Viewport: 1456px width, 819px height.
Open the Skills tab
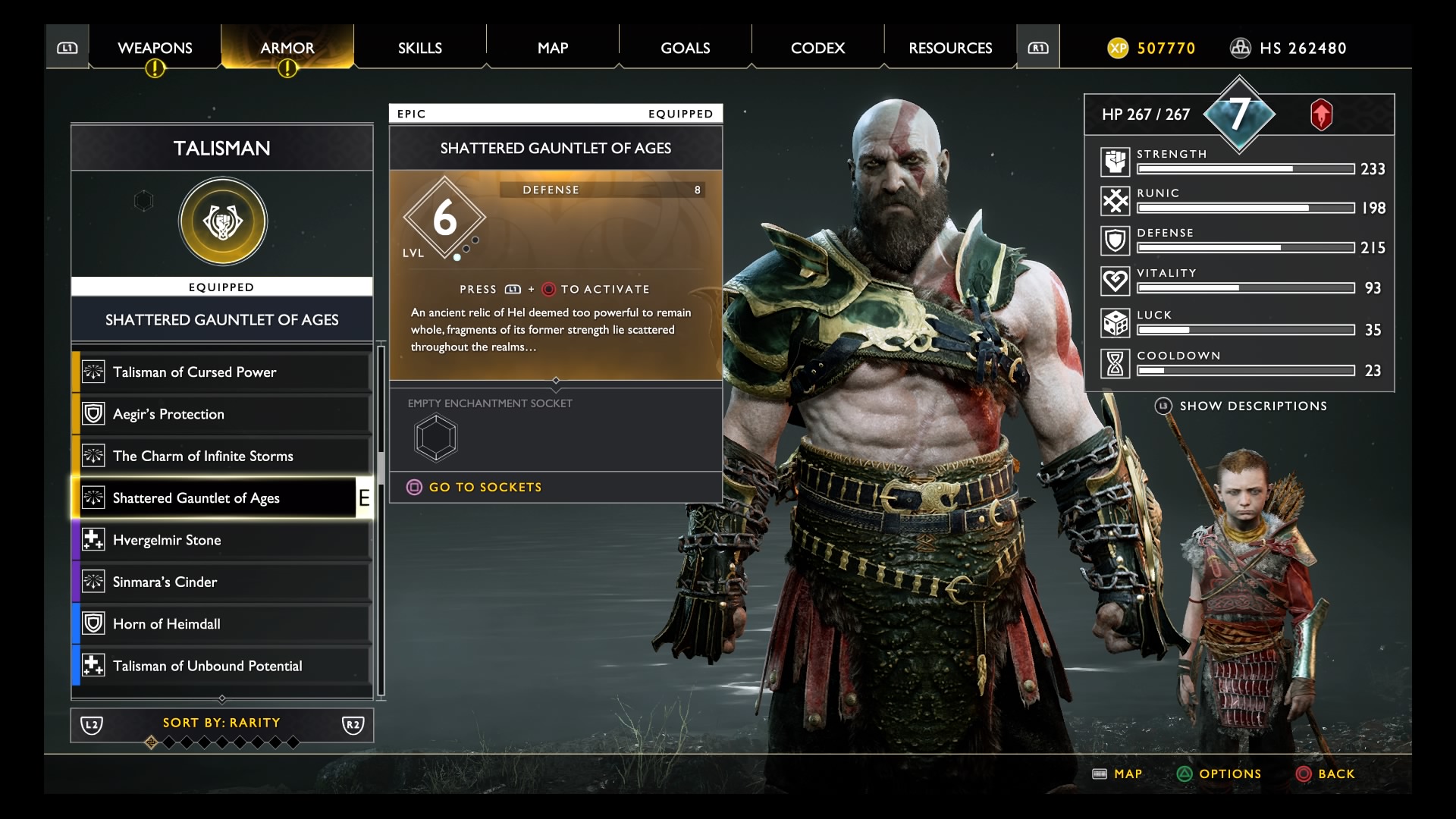click(419, 48)
